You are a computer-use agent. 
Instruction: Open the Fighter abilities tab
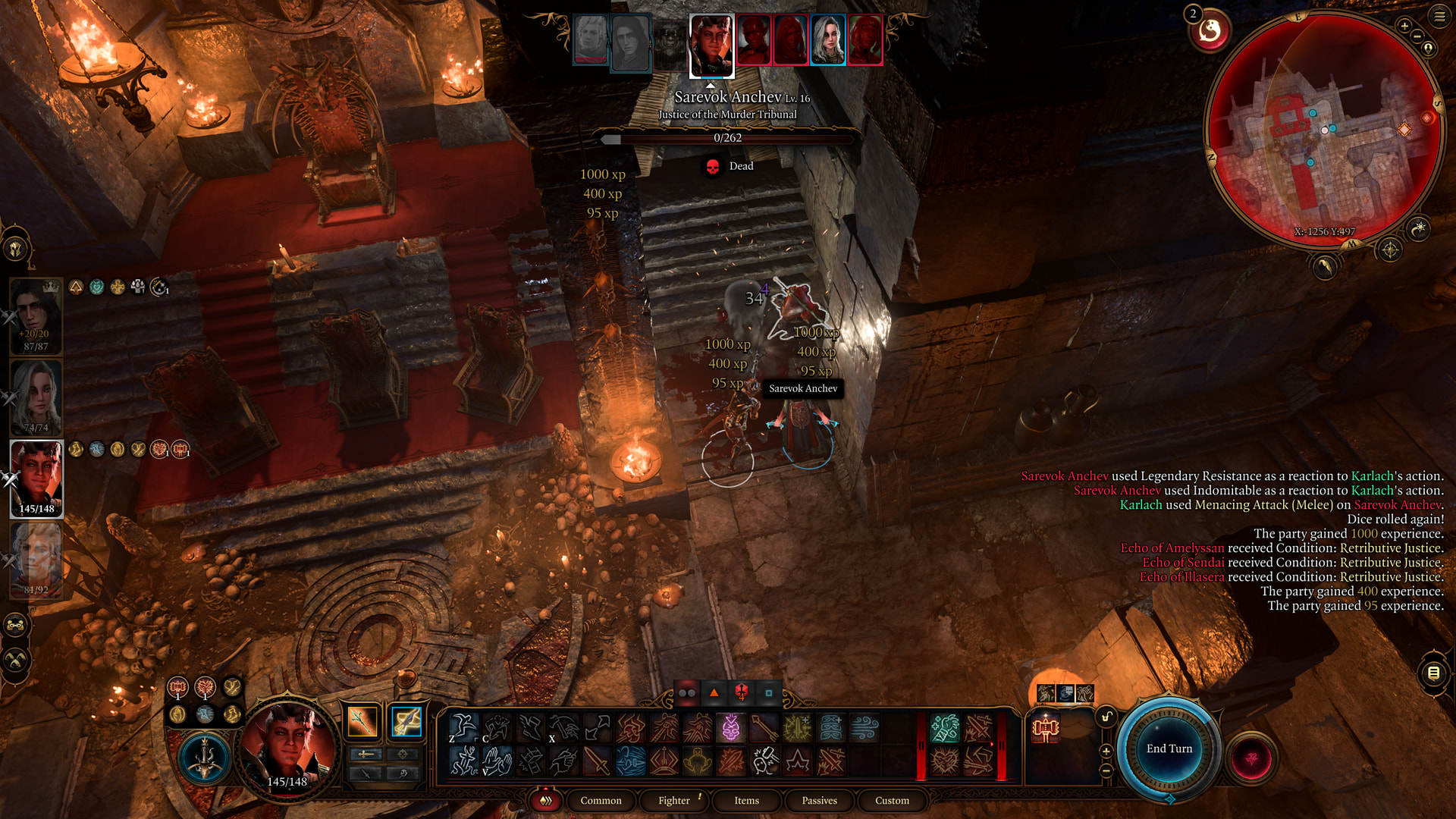point(673,800)
